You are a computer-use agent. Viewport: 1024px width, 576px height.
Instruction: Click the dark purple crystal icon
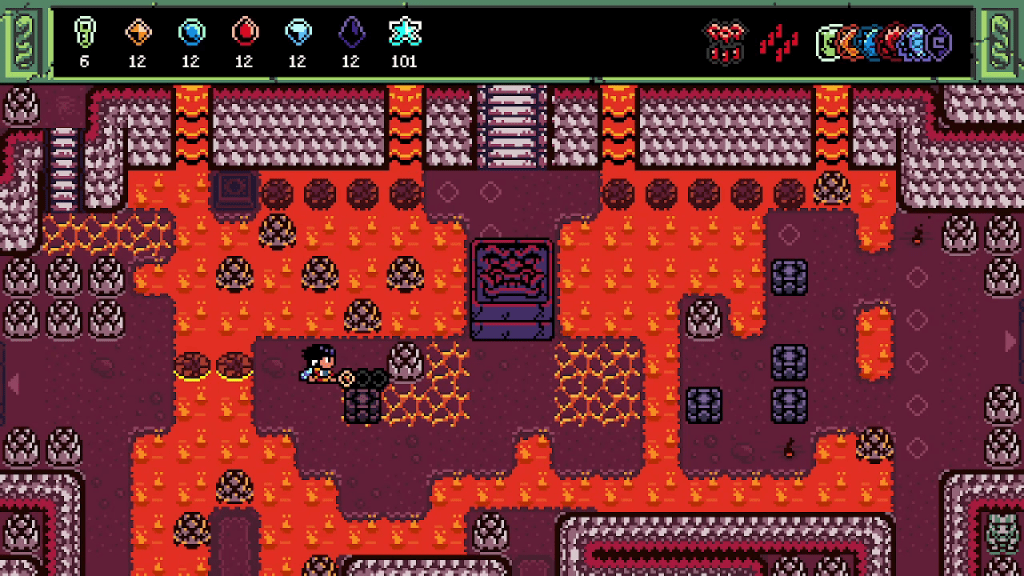(350, 33)
